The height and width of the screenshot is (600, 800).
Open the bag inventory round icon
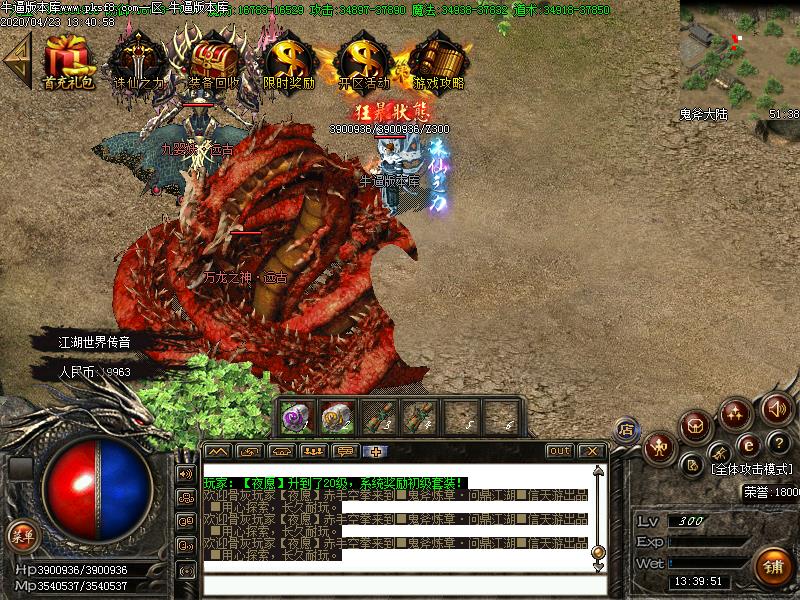coord(696,425)
